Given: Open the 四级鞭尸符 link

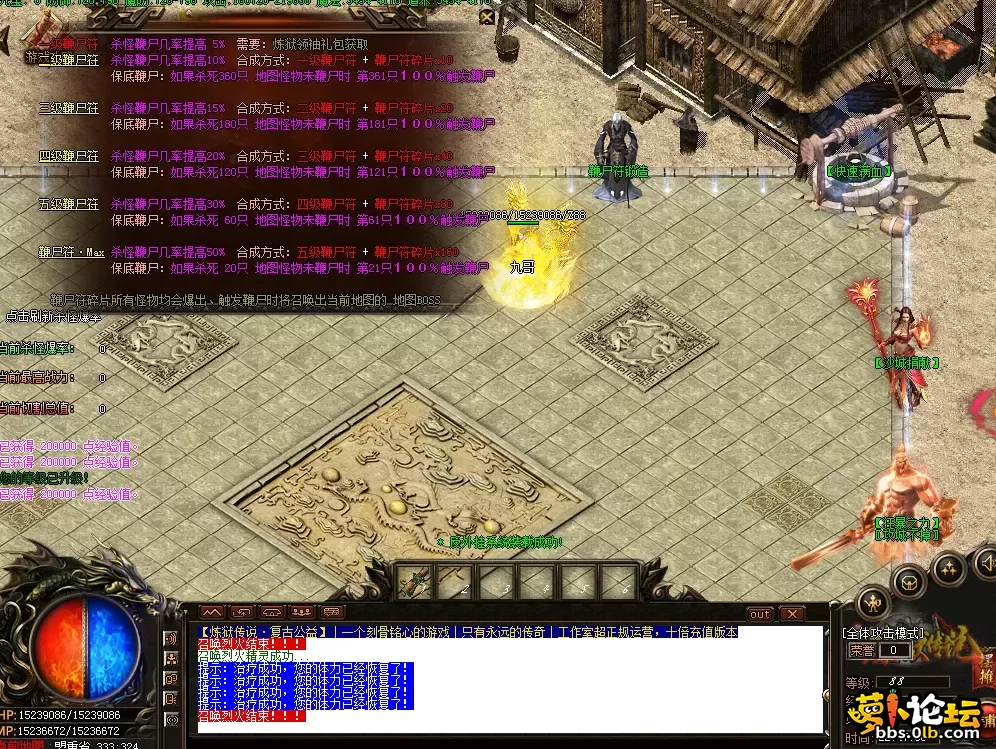Looking at the screenshot, I should pos(68,156).
